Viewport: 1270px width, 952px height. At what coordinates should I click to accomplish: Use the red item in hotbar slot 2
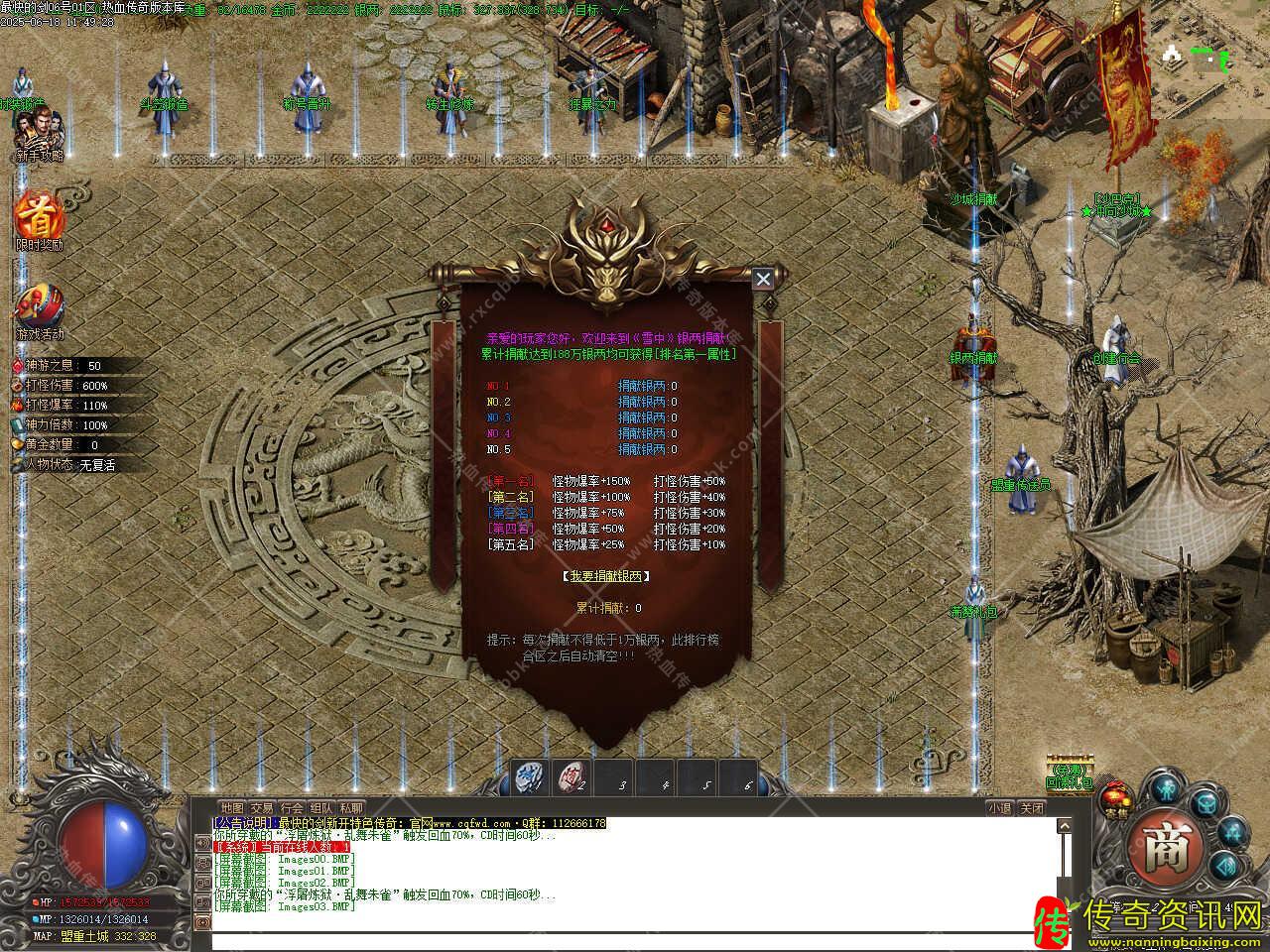click(572, 777)
